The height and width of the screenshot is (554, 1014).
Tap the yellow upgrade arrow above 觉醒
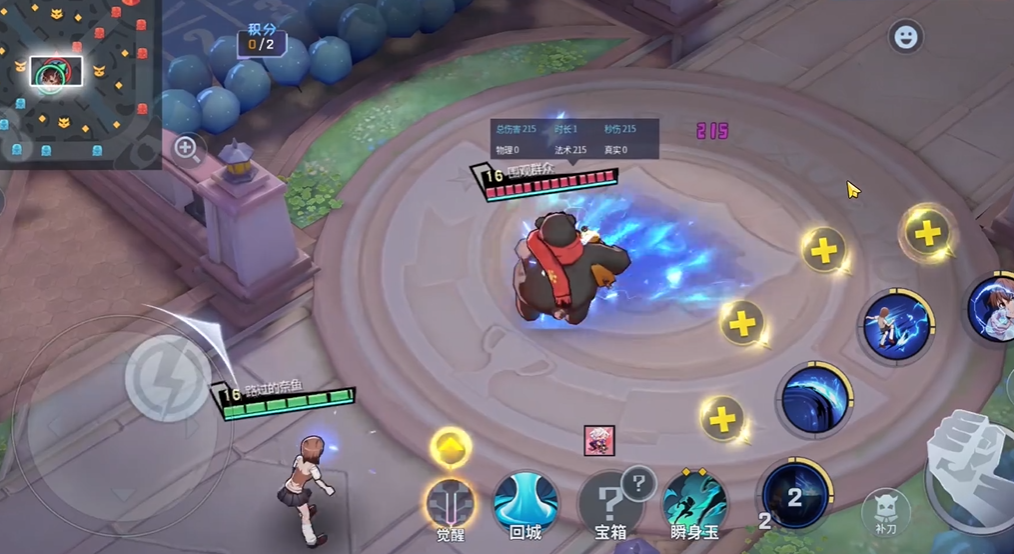(x=451, y=446)
